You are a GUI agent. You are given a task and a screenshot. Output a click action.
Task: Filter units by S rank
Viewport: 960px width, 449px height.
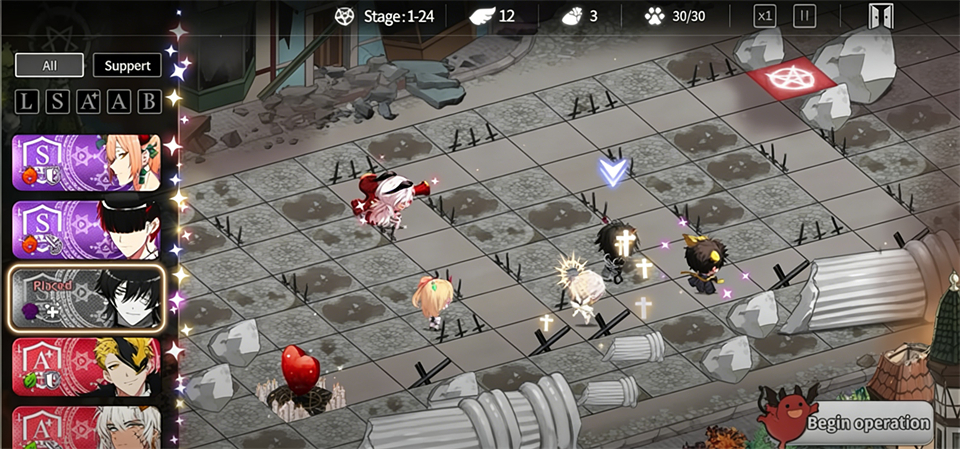click(x=58, y=101)
